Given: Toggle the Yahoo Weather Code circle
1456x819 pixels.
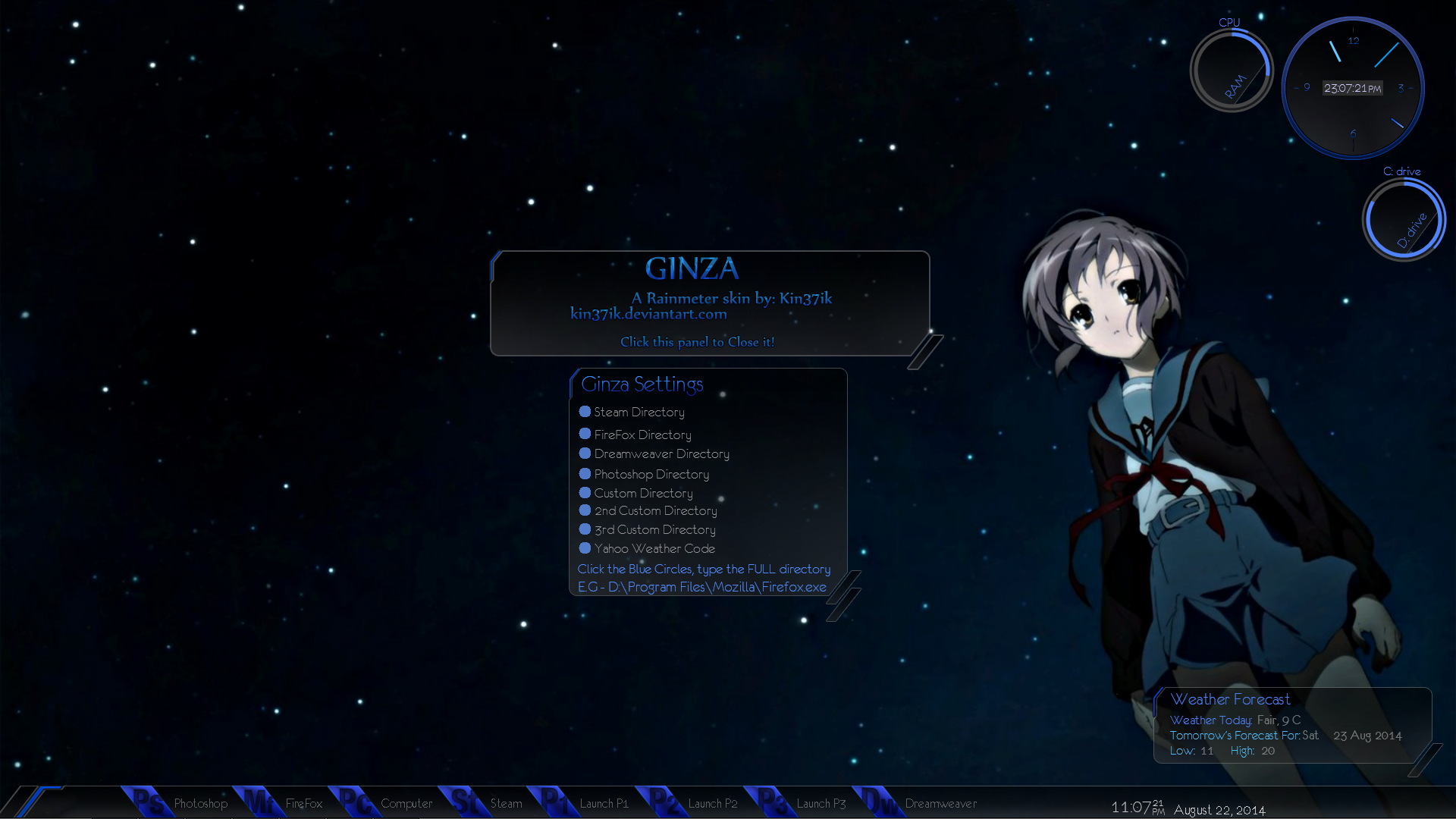Looking at the screenshot, I should [x=585, y=548].
